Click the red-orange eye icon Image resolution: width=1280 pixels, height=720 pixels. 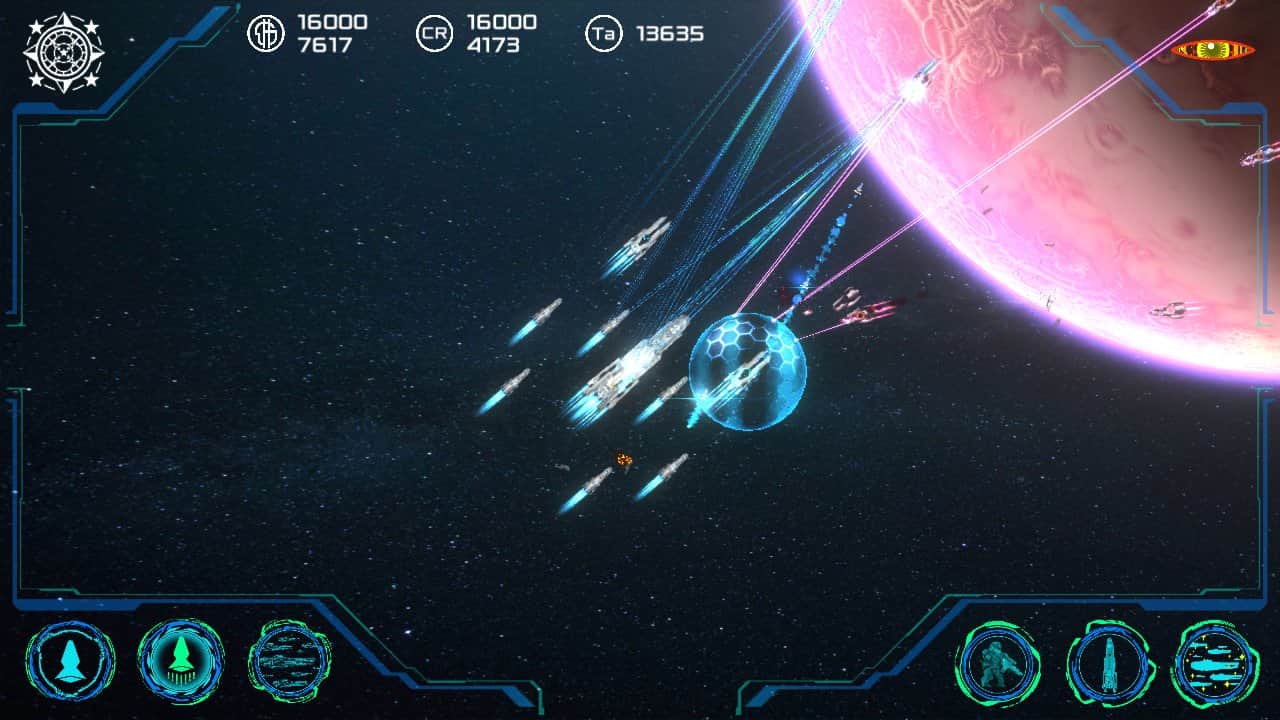tap(1214, 50)
